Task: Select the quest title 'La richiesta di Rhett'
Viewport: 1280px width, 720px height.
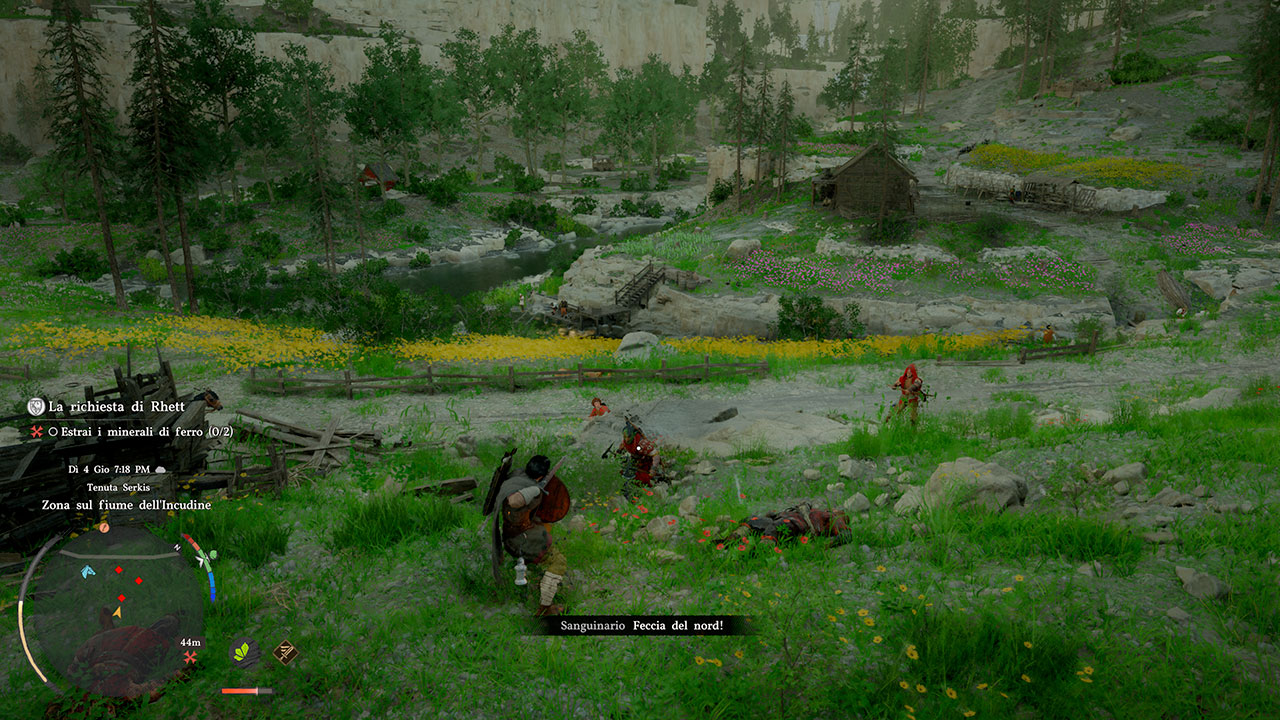Action: coord(116,407)
